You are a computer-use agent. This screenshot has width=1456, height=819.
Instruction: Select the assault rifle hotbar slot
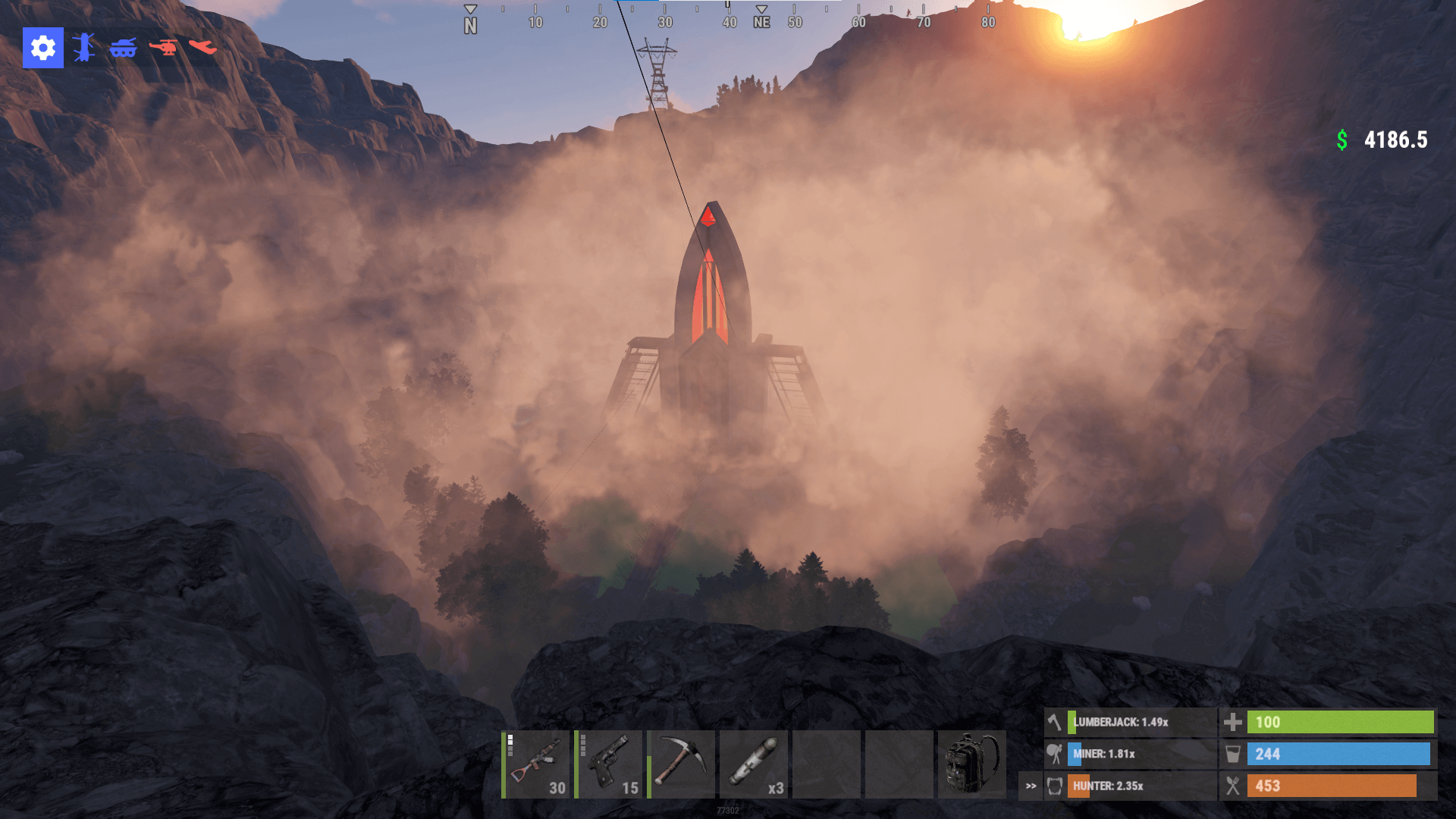point(536,764)
